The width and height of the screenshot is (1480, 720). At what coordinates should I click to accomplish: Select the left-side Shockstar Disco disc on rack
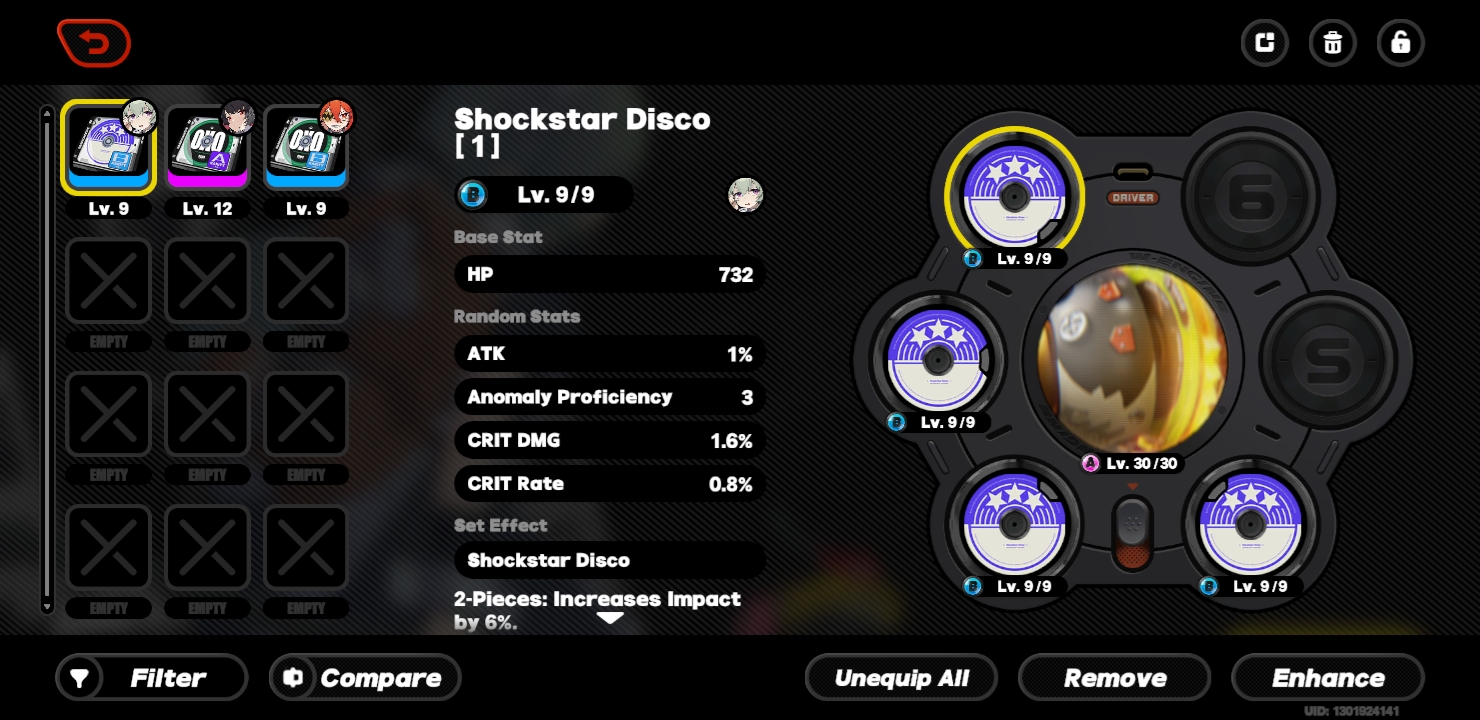[938, 360]
